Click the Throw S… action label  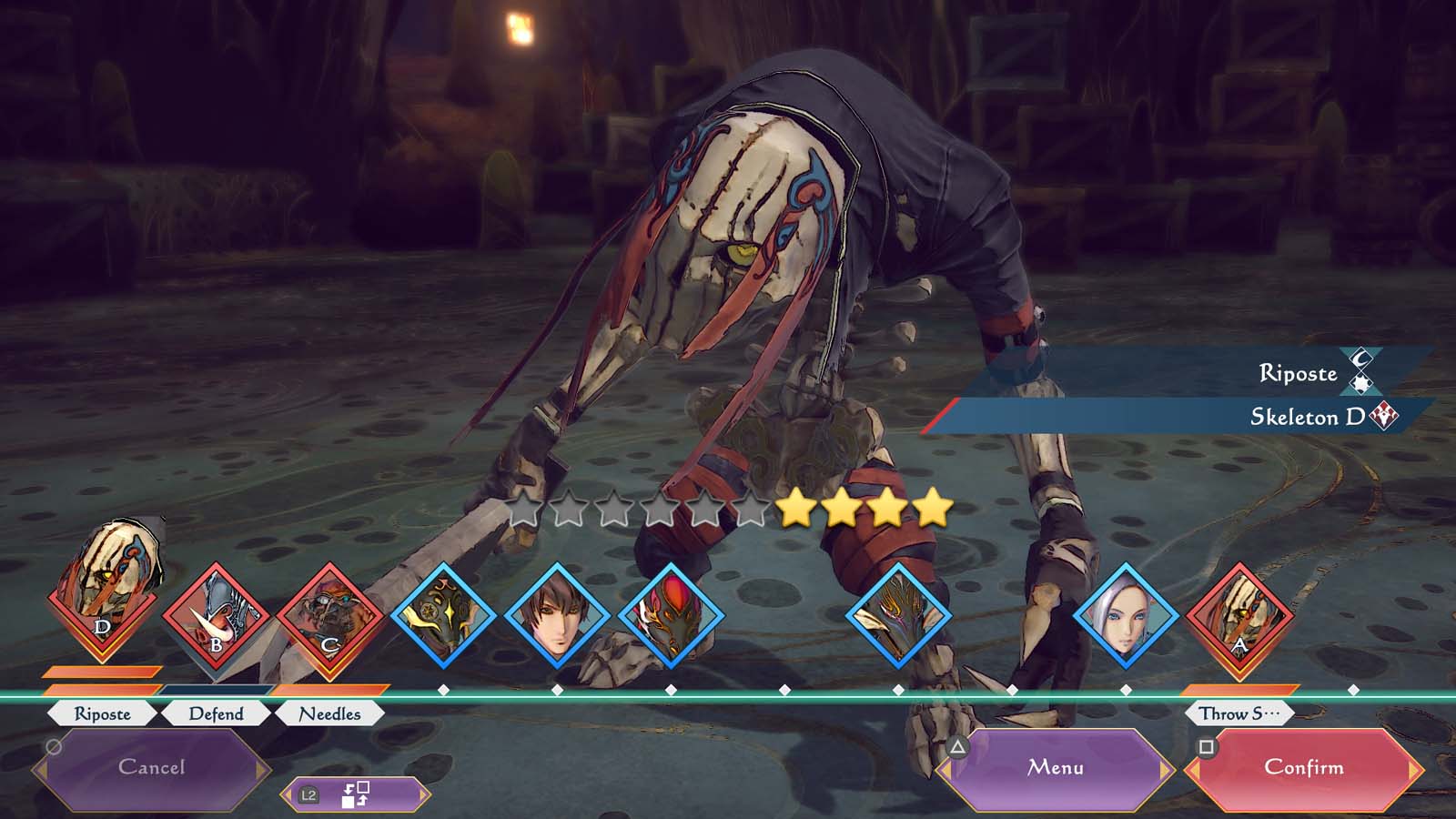1239,714
